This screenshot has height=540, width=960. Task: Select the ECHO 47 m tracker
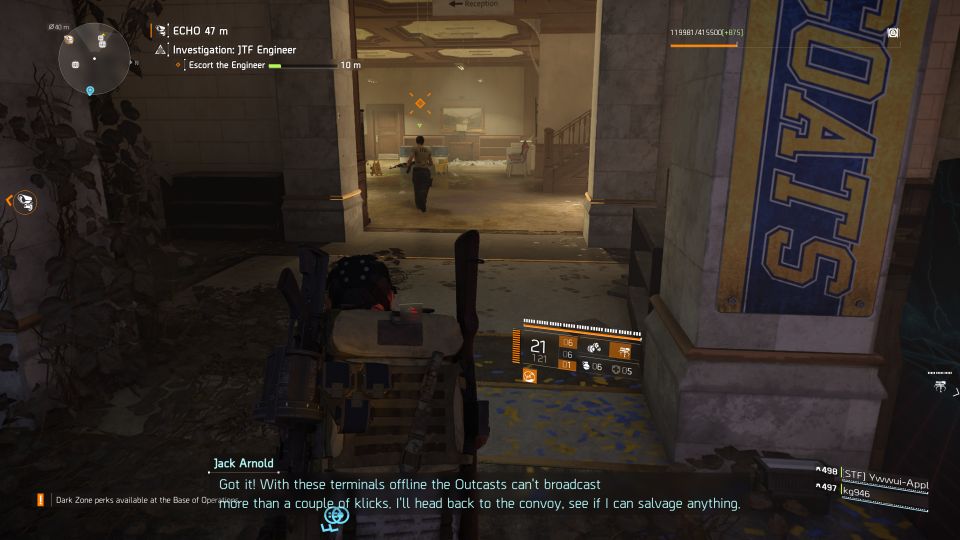click(195, 31)
